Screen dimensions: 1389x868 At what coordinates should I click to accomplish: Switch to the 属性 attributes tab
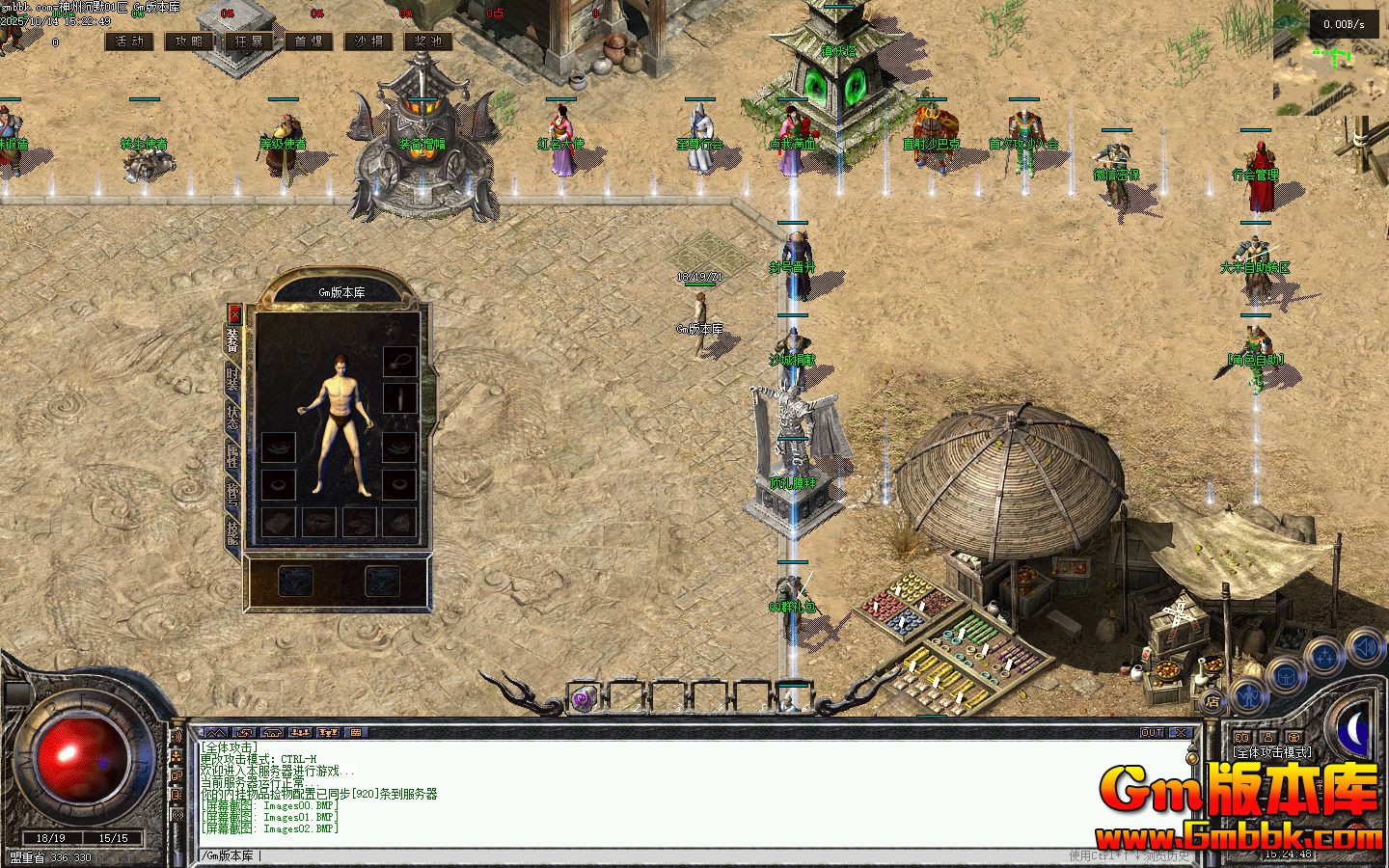point(233,455)
